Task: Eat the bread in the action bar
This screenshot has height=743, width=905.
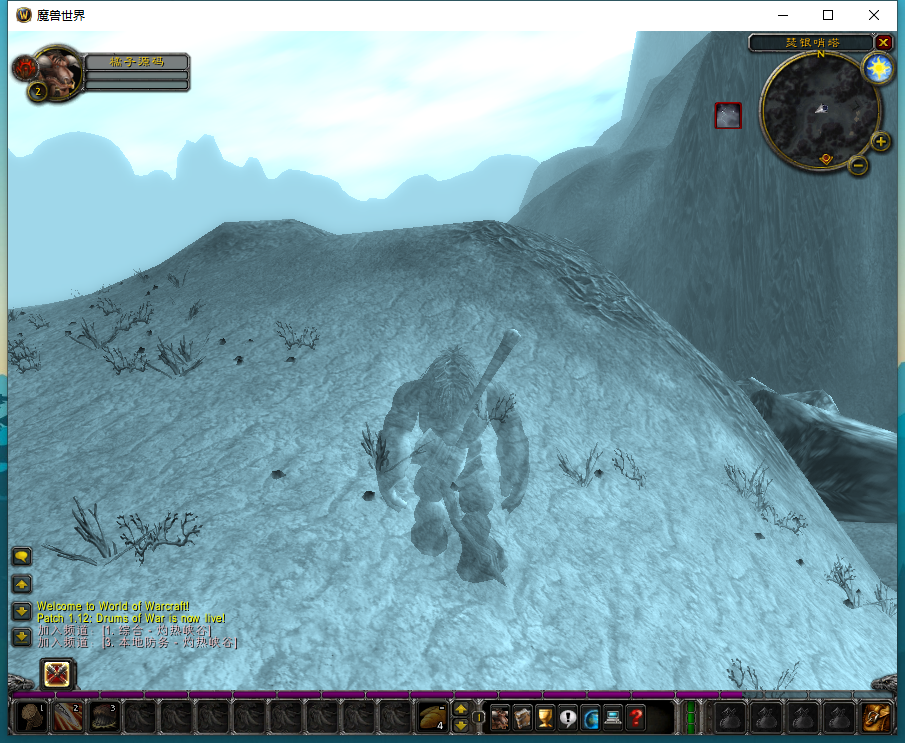Action: [432, 717]
